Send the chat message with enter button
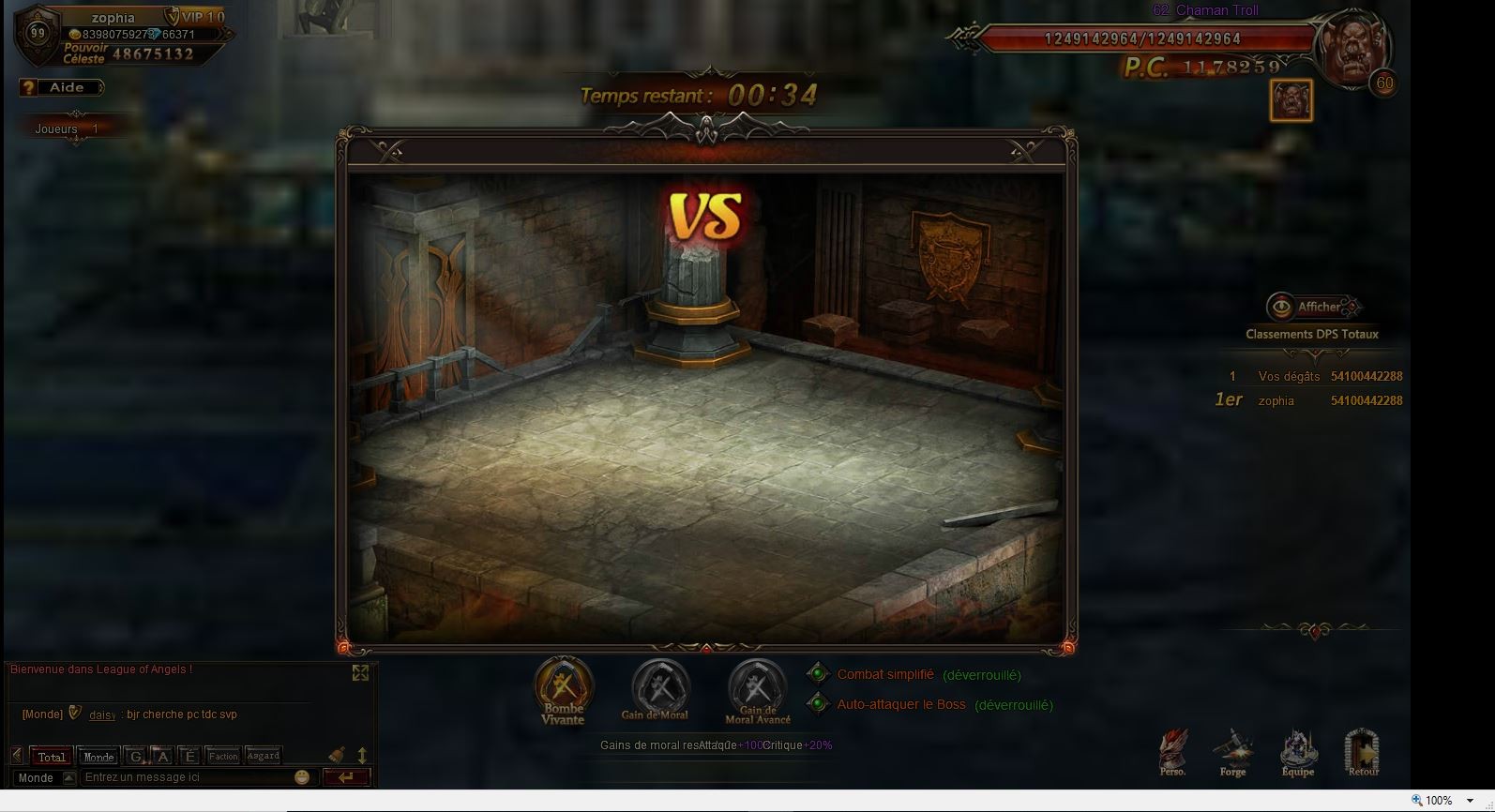This screenshot has width=1495, height=812. (x=346, y=777)
